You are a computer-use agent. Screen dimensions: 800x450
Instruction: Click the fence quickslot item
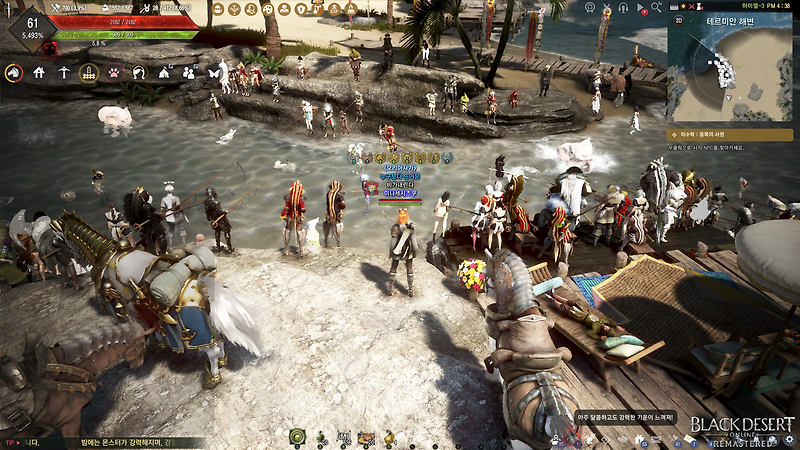(x=343, y=437)
